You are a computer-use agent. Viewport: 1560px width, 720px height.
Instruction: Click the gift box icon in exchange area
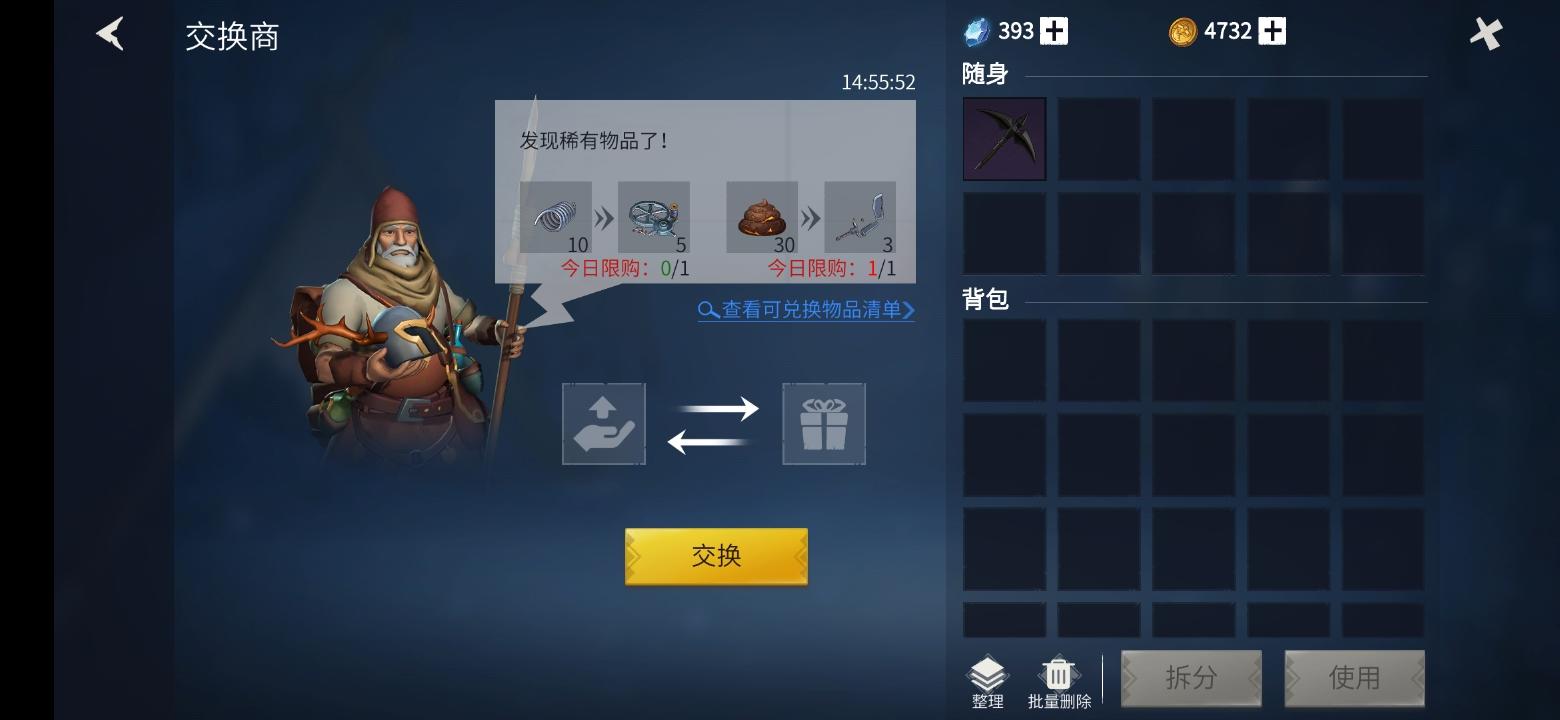823,423
